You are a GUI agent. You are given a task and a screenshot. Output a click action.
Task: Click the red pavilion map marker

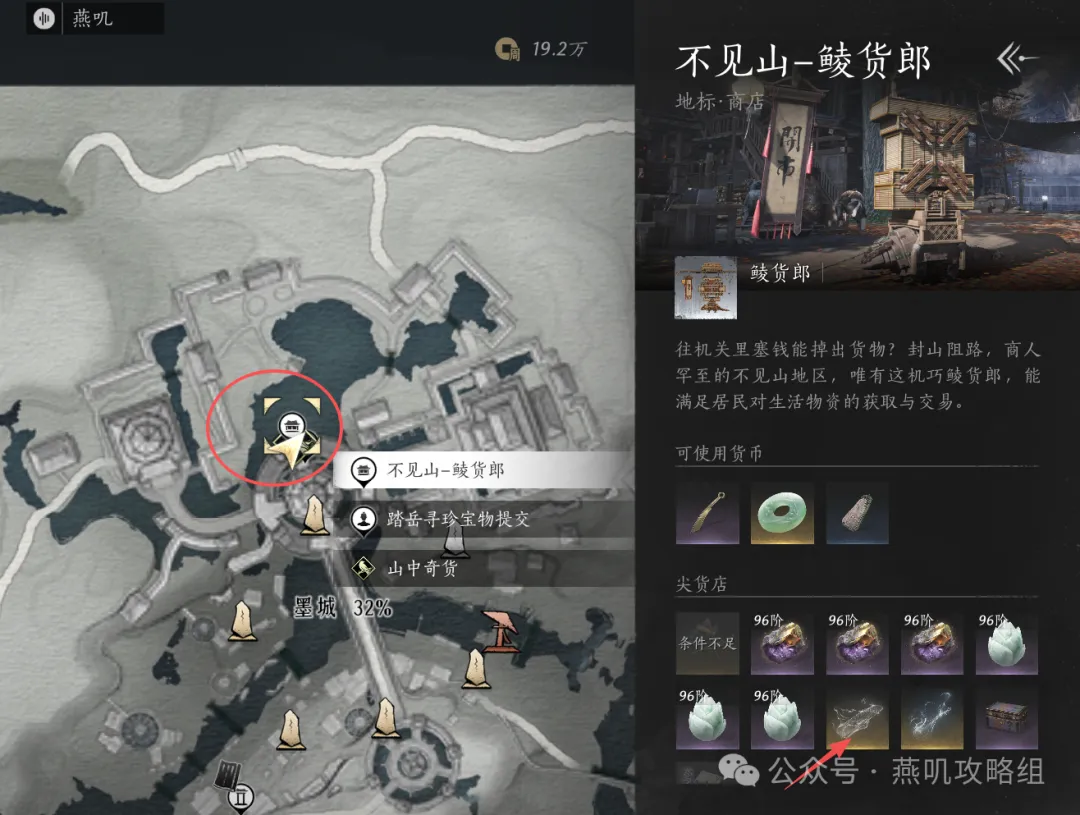click(501, 631)
